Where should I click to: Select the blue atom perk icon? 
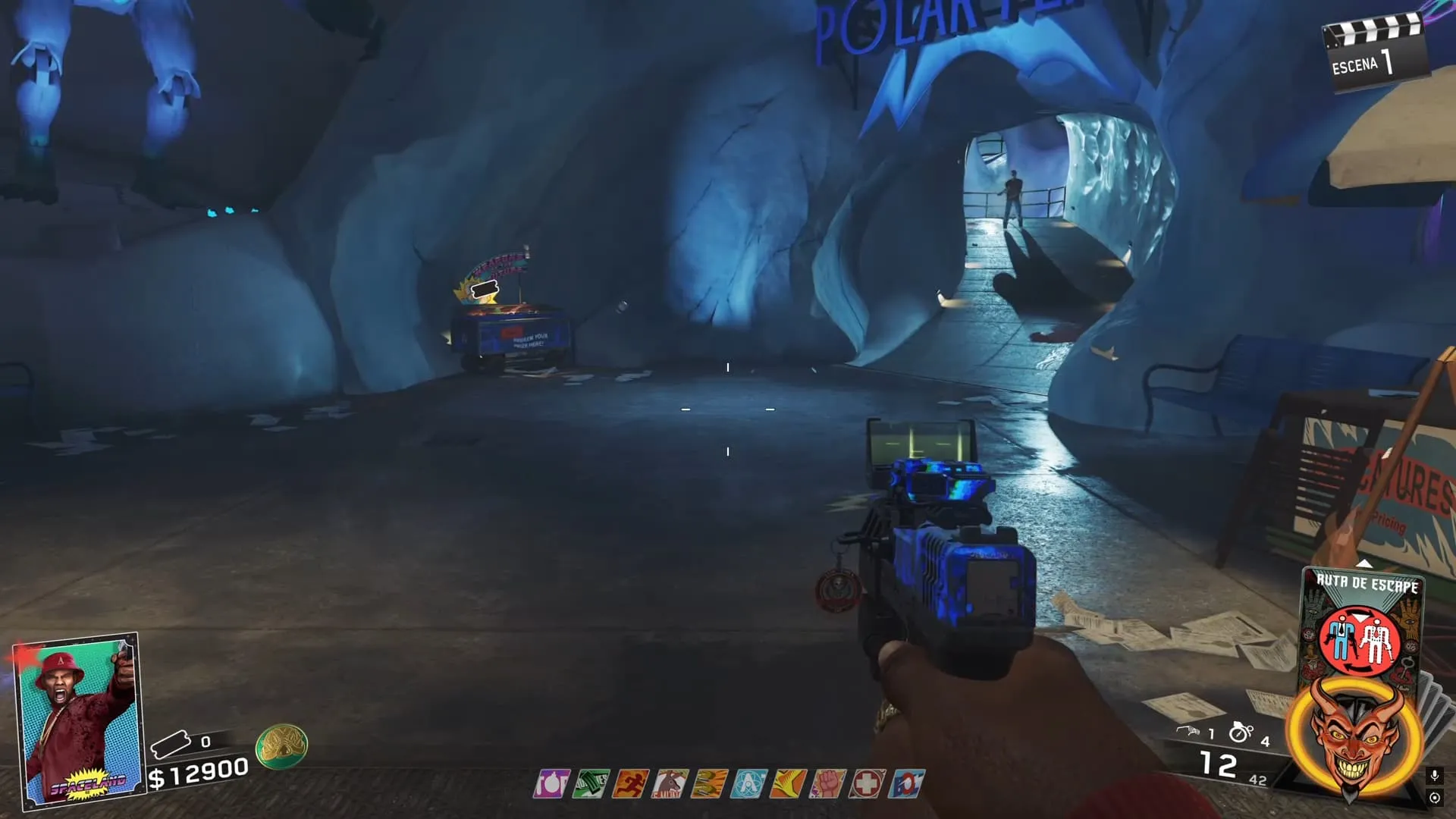pyautogui.click(x=748, y=783)
